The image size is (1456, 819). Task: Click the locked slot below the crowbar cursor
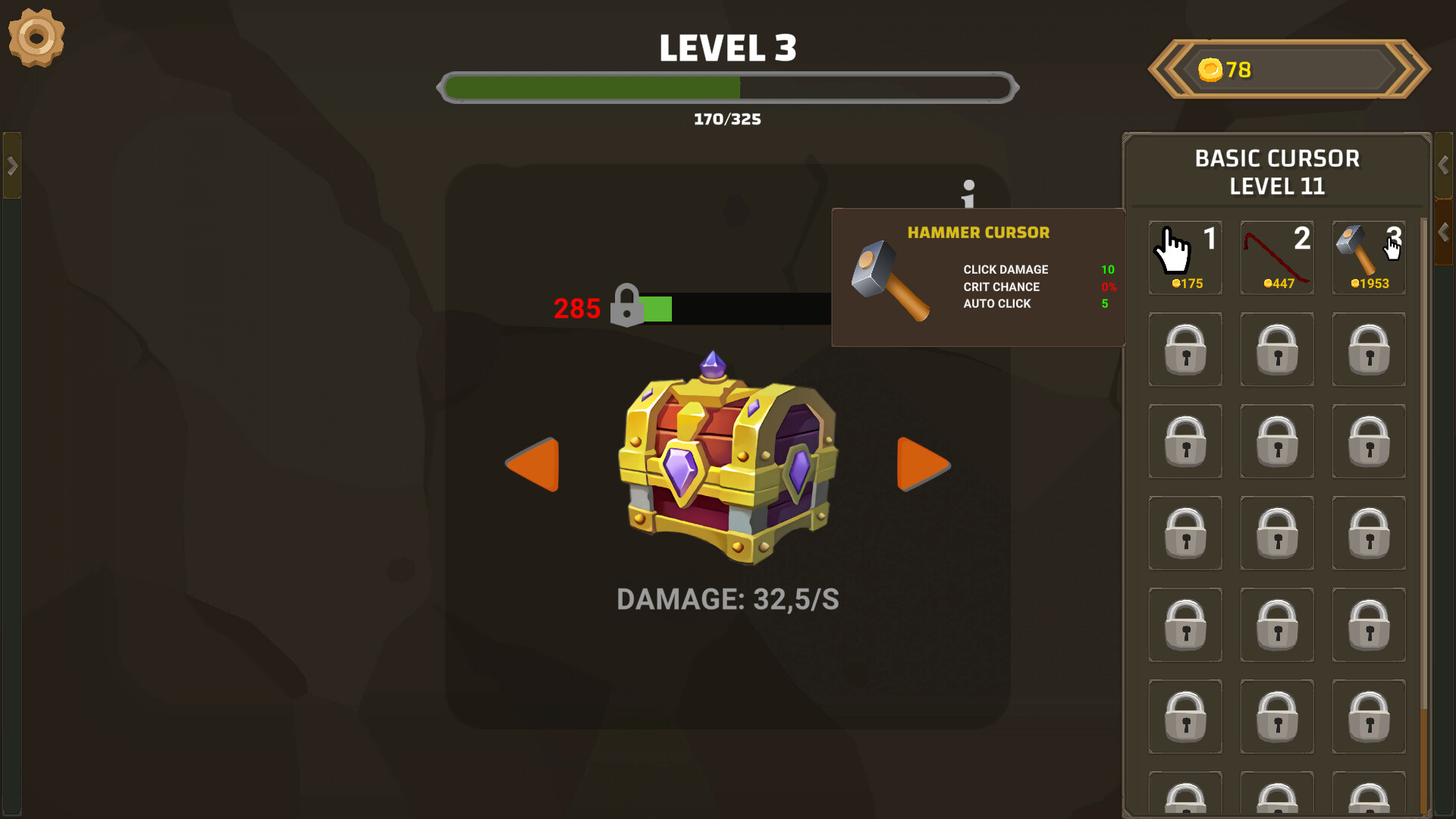1277,350
